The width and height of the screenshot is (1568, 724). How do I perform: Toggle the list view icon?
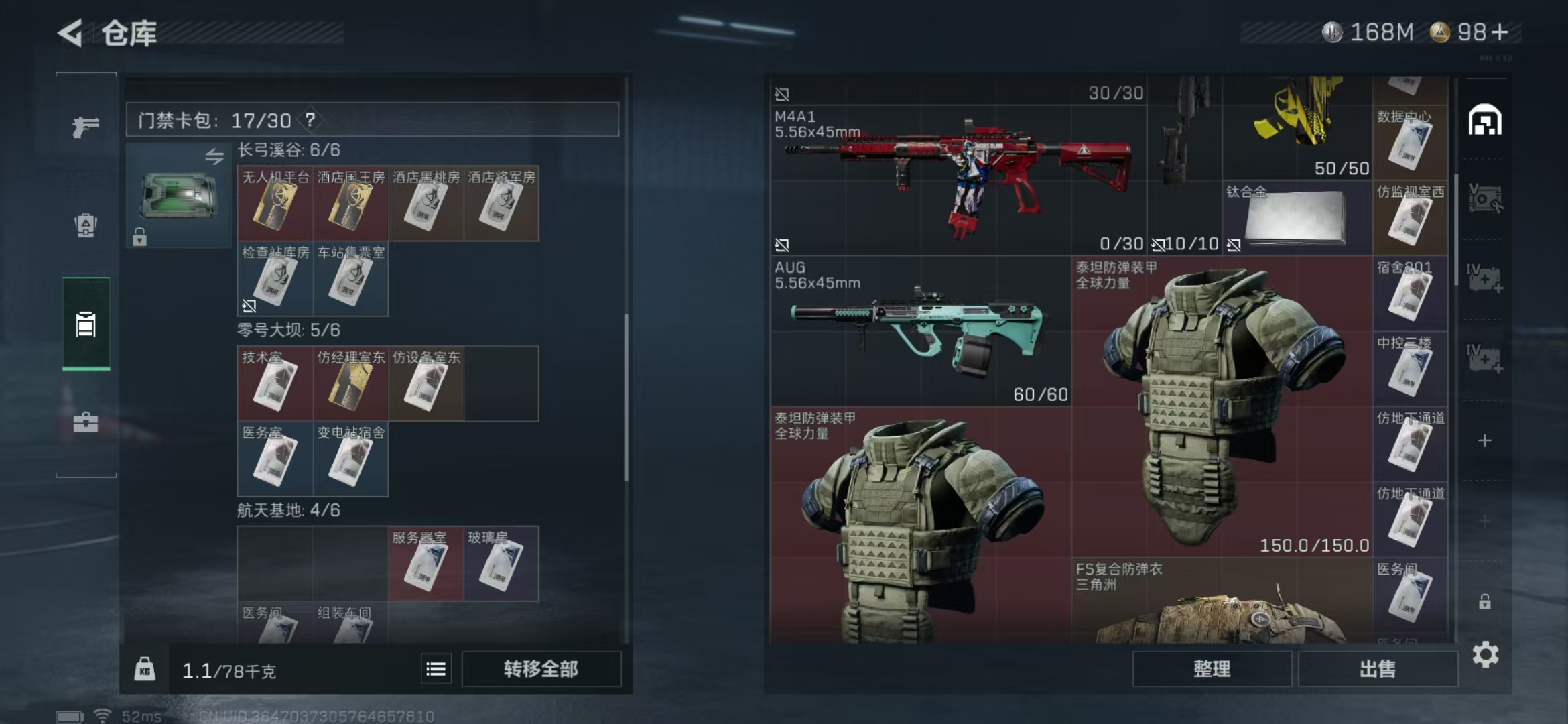tap(436, 668)
